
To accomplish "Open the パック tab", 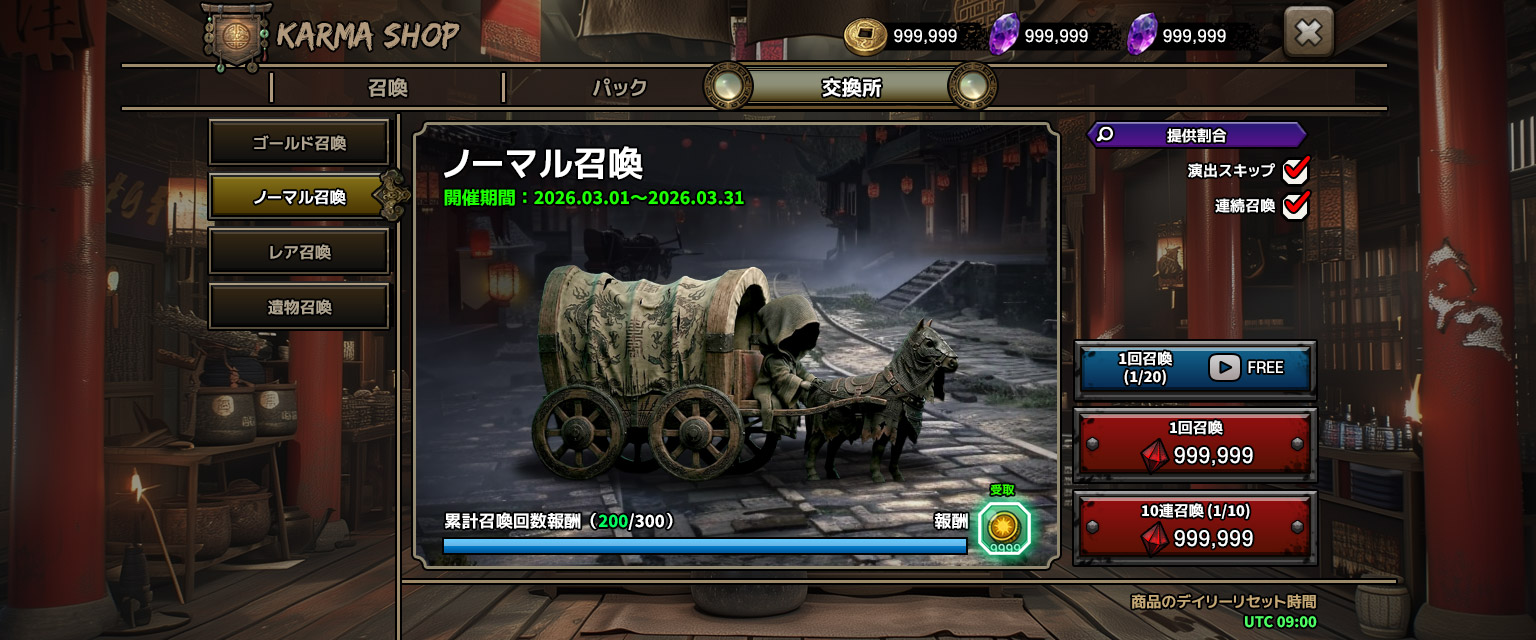I will 619,88.
